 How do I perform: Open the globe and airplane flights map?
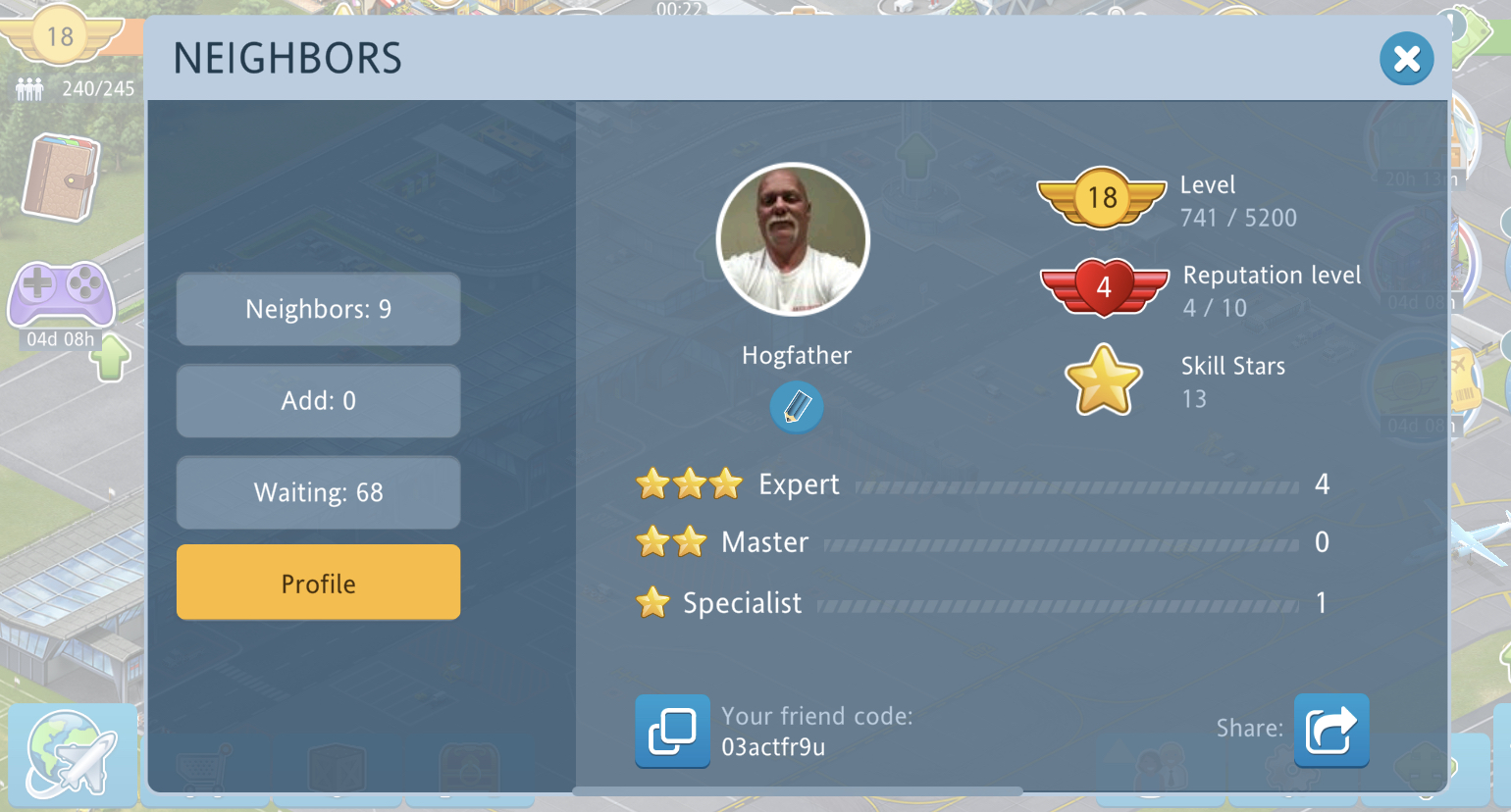click(x=71, y=753)
